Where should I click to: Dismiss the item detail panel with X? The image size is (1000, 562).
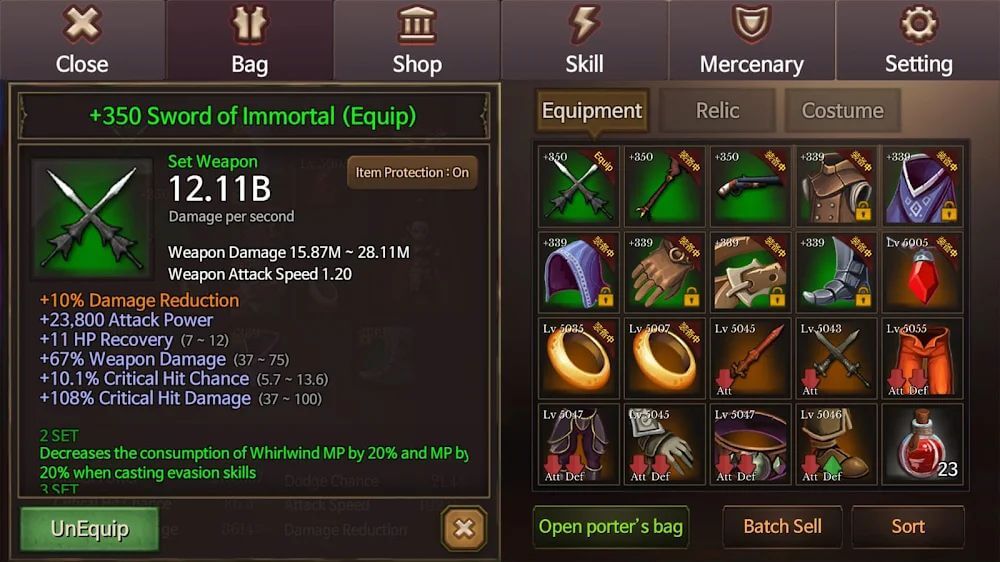tap(463, 528)
